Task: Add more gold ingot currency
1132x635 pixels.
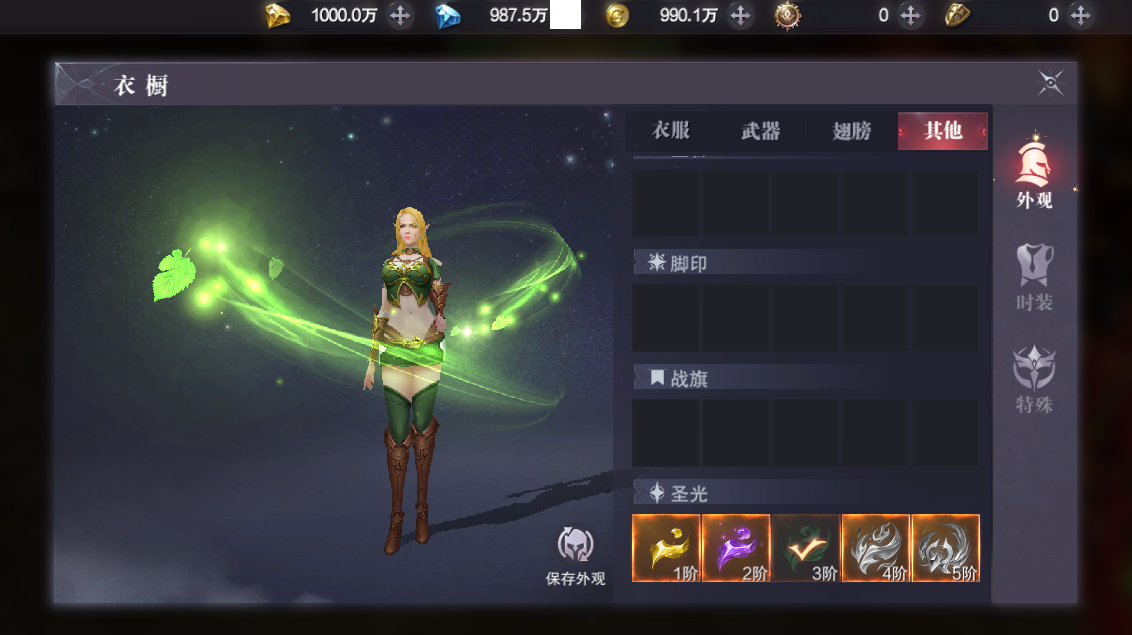Action: click(400, 15)
